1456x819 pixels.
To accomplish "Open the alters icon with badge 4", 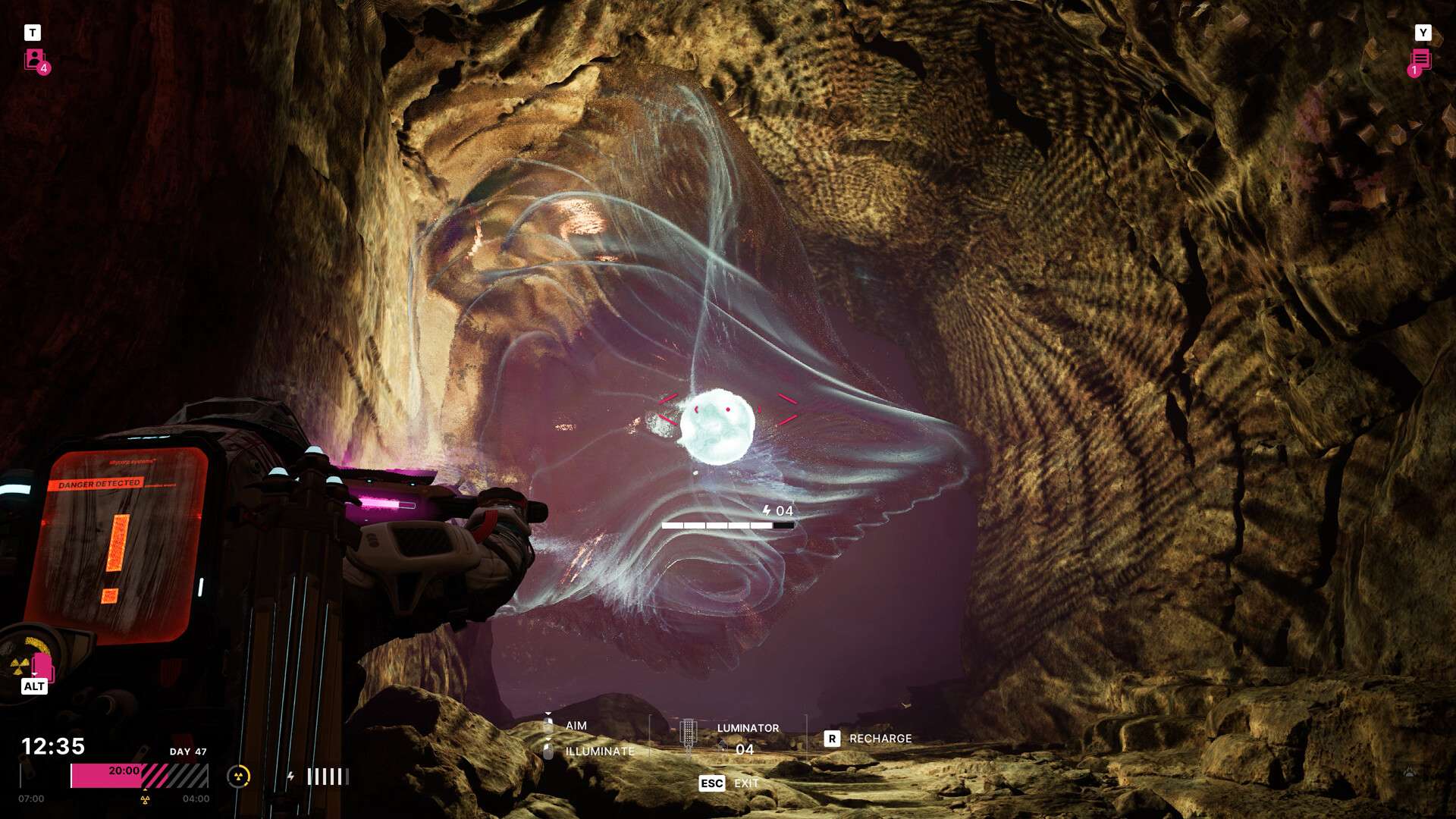I will click(35, 60).
